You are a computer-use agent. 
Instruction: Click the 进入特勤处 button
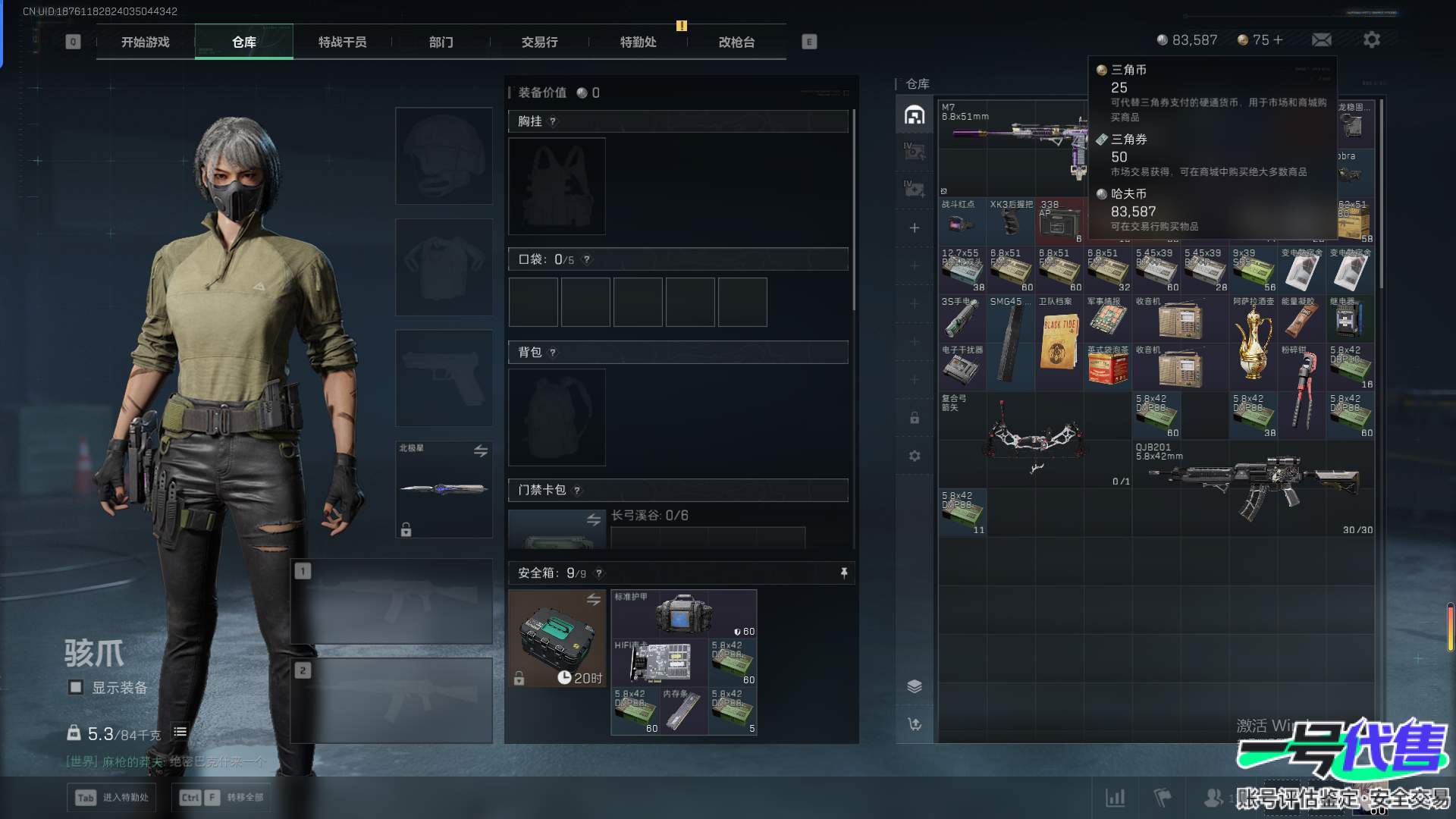pyautogui.click(x=113, y=798)
